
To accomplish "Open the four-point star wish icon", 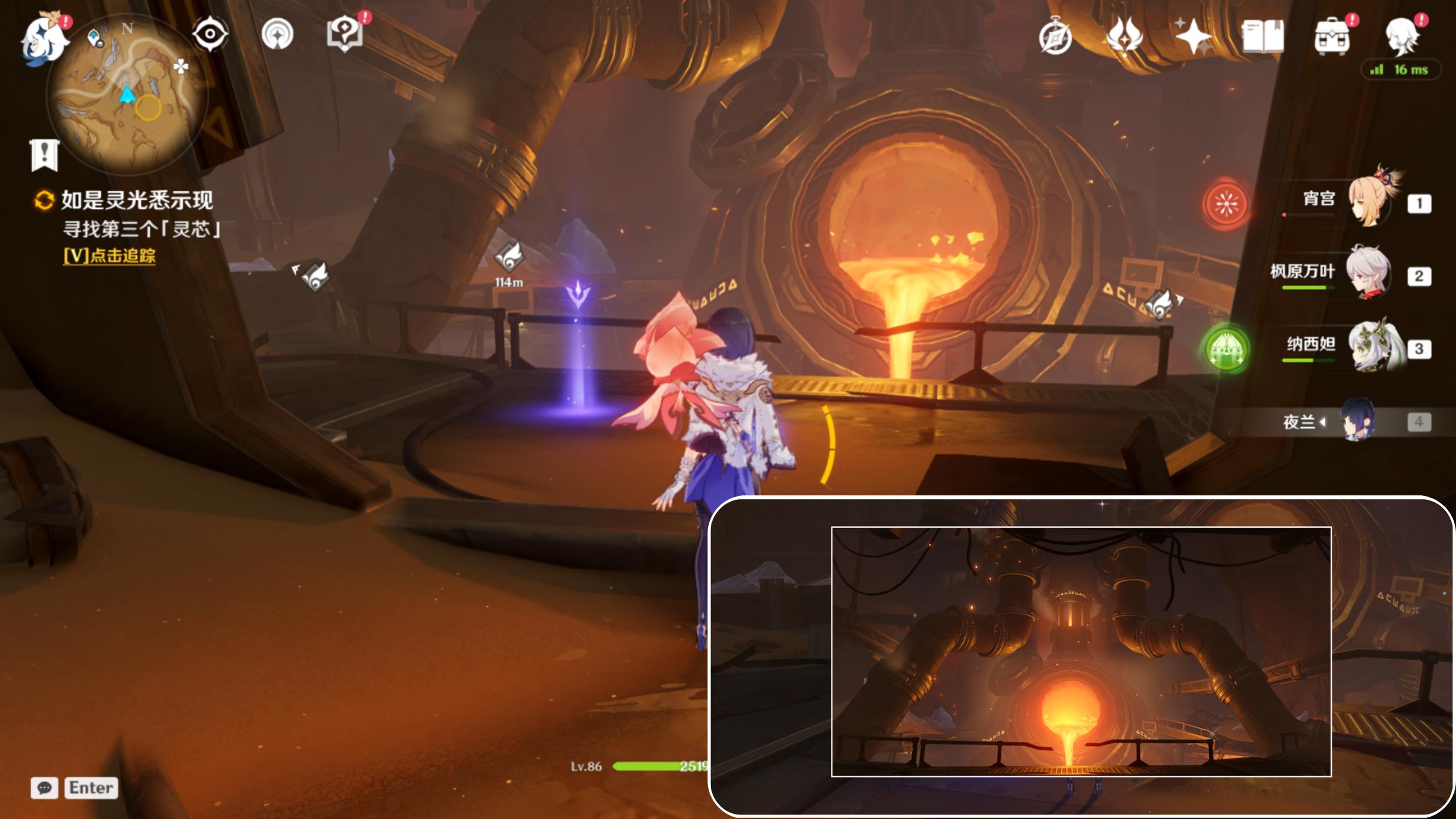I will point(1193,36).
